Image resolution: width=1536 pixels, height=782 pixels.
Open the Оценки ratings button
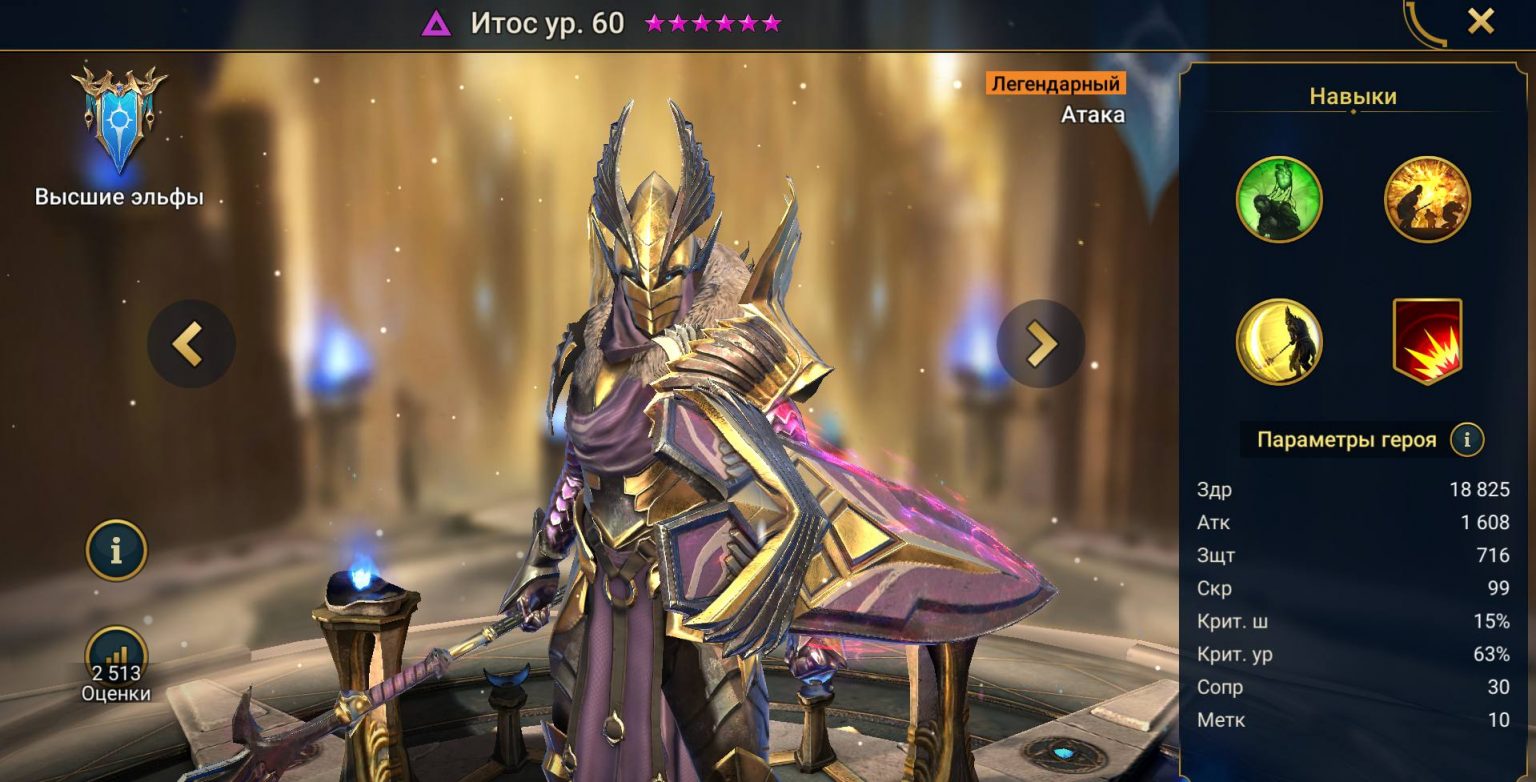(116, 662)
